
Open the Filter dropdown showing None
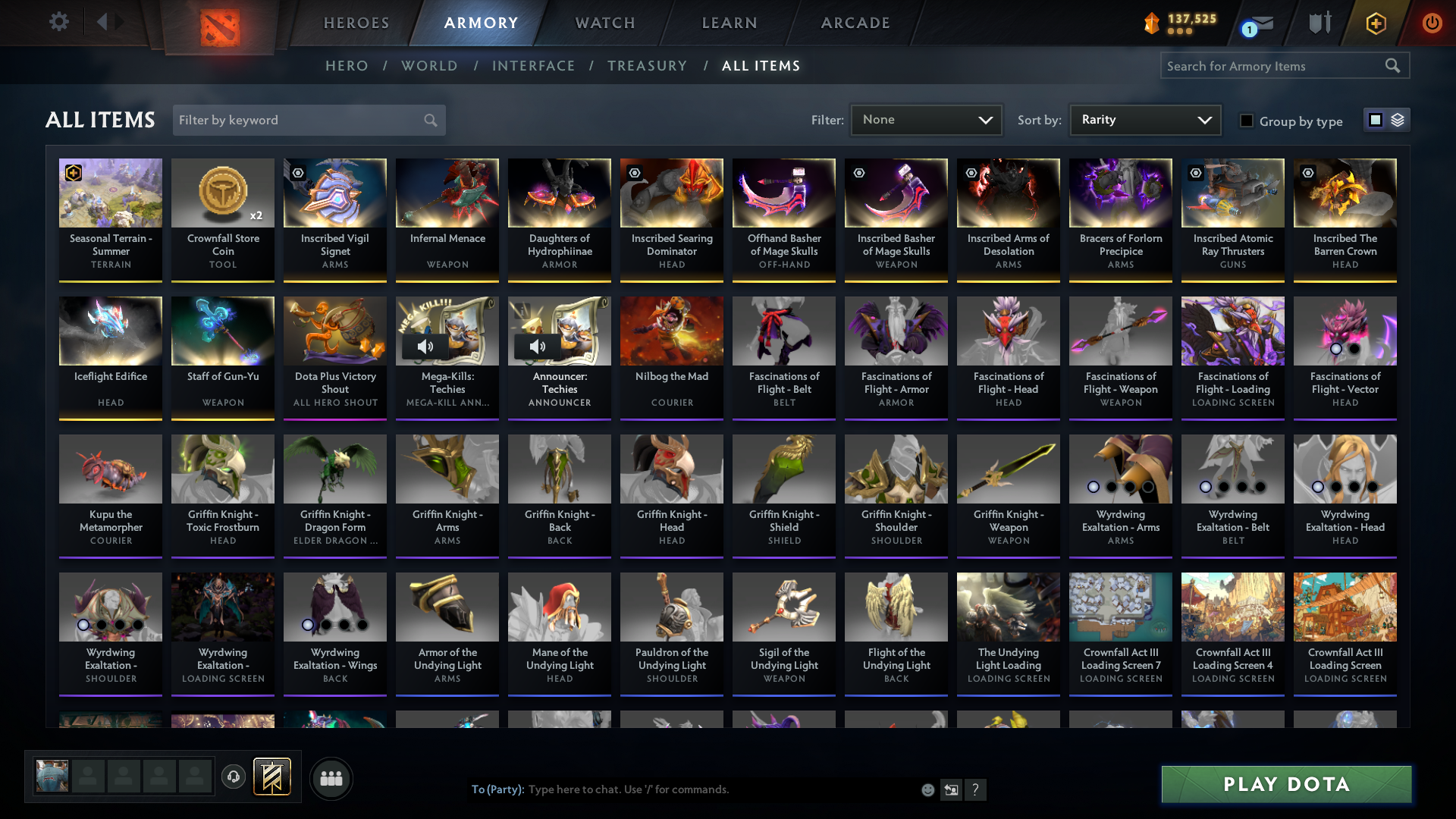925,119
